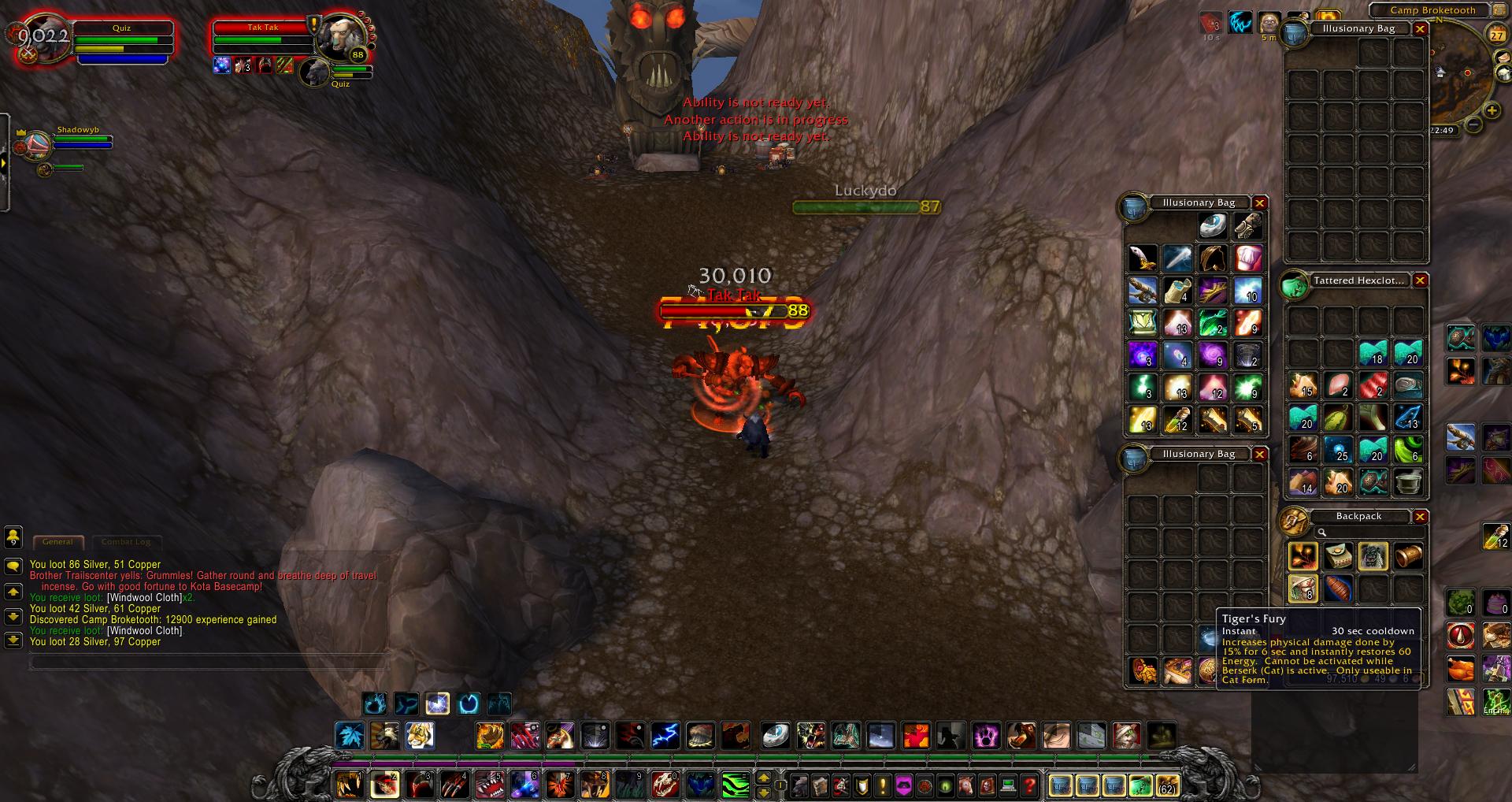Select the mortar and pestle item

coord(1407,481)
